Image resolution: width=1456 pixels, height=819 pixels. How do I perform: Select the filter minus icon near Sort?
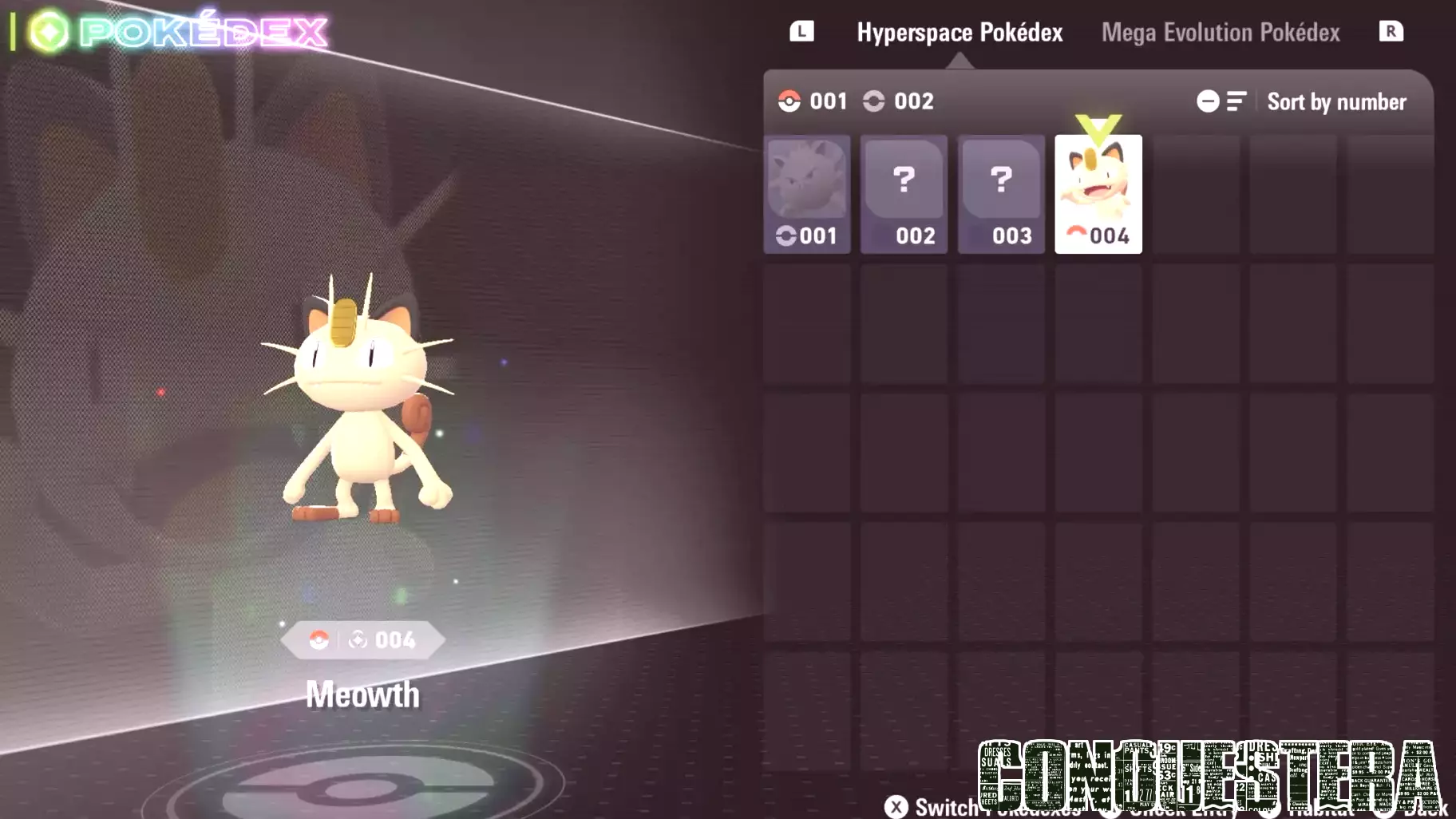pyautogui.click(x=1209, y=101)
